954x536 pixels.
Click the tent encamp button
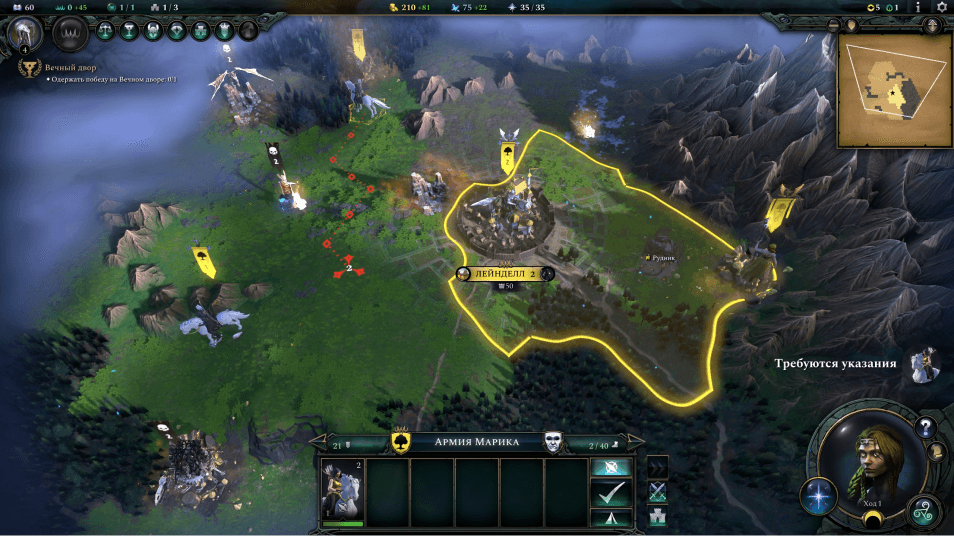[611, 517]
